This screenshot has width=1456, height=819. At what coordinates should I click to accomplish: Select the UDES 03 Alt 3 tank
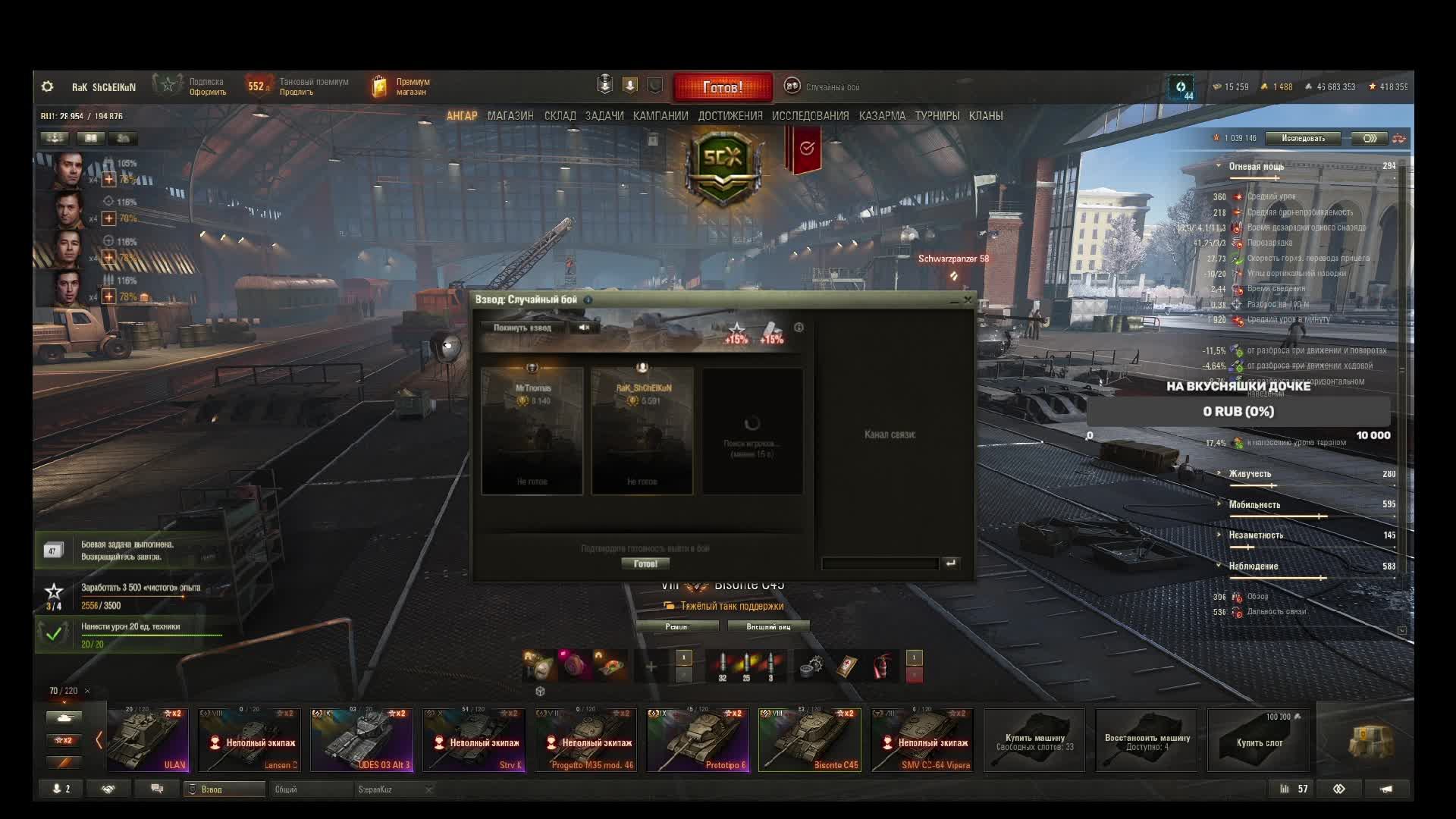tap(362, 740)
